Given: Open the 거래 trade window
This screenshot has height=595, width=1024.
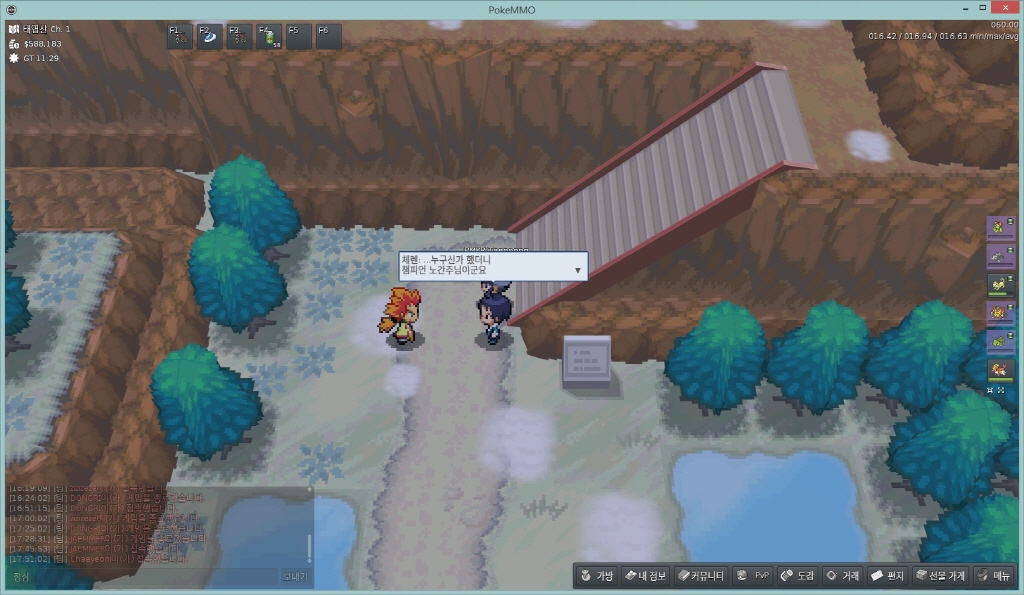Looking at the screenshot, I should tap(842, 576).
